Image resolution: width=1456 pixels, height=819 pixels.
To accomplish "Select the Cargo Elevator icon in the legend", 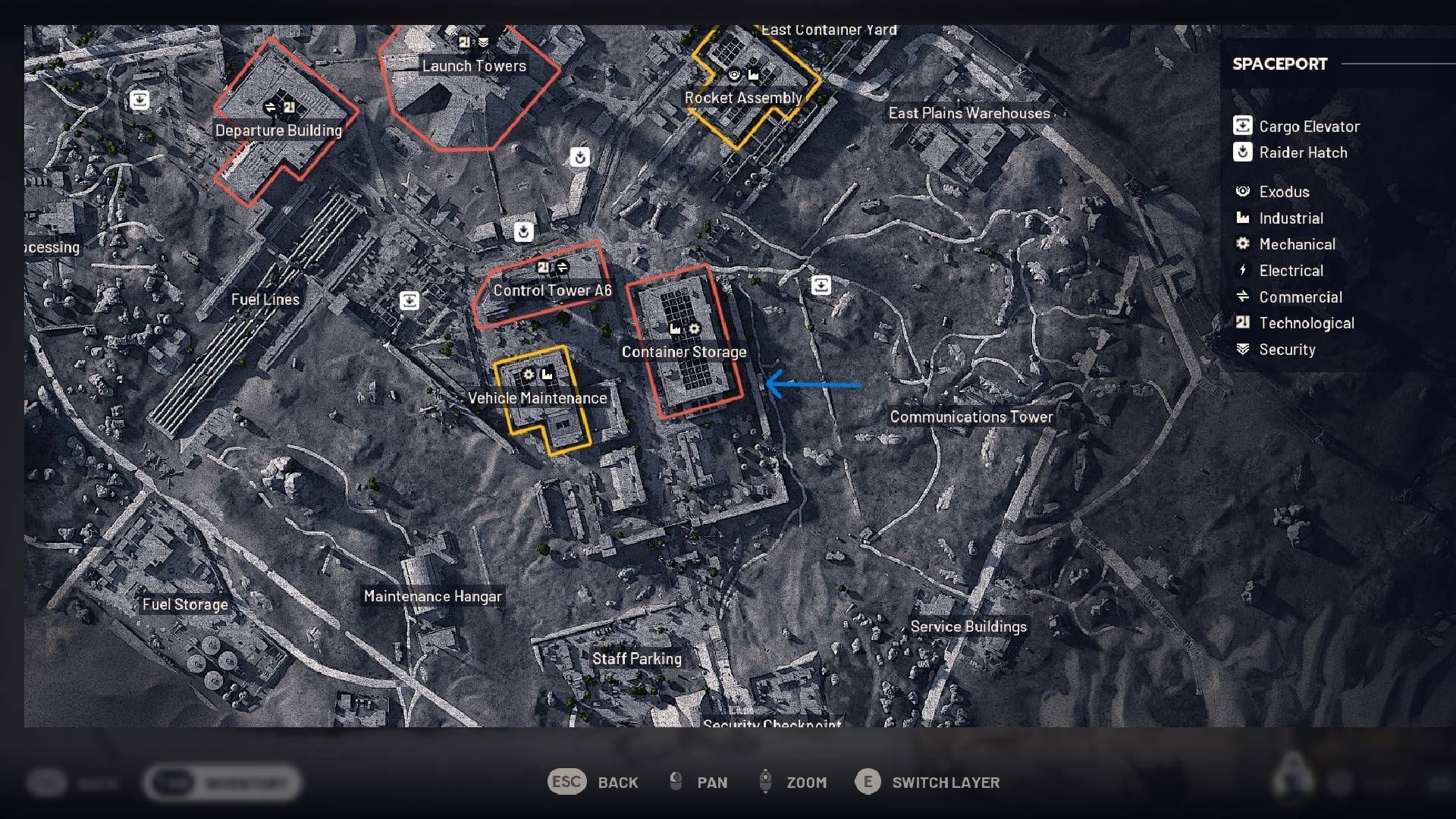I will (x=1241, y=126).
